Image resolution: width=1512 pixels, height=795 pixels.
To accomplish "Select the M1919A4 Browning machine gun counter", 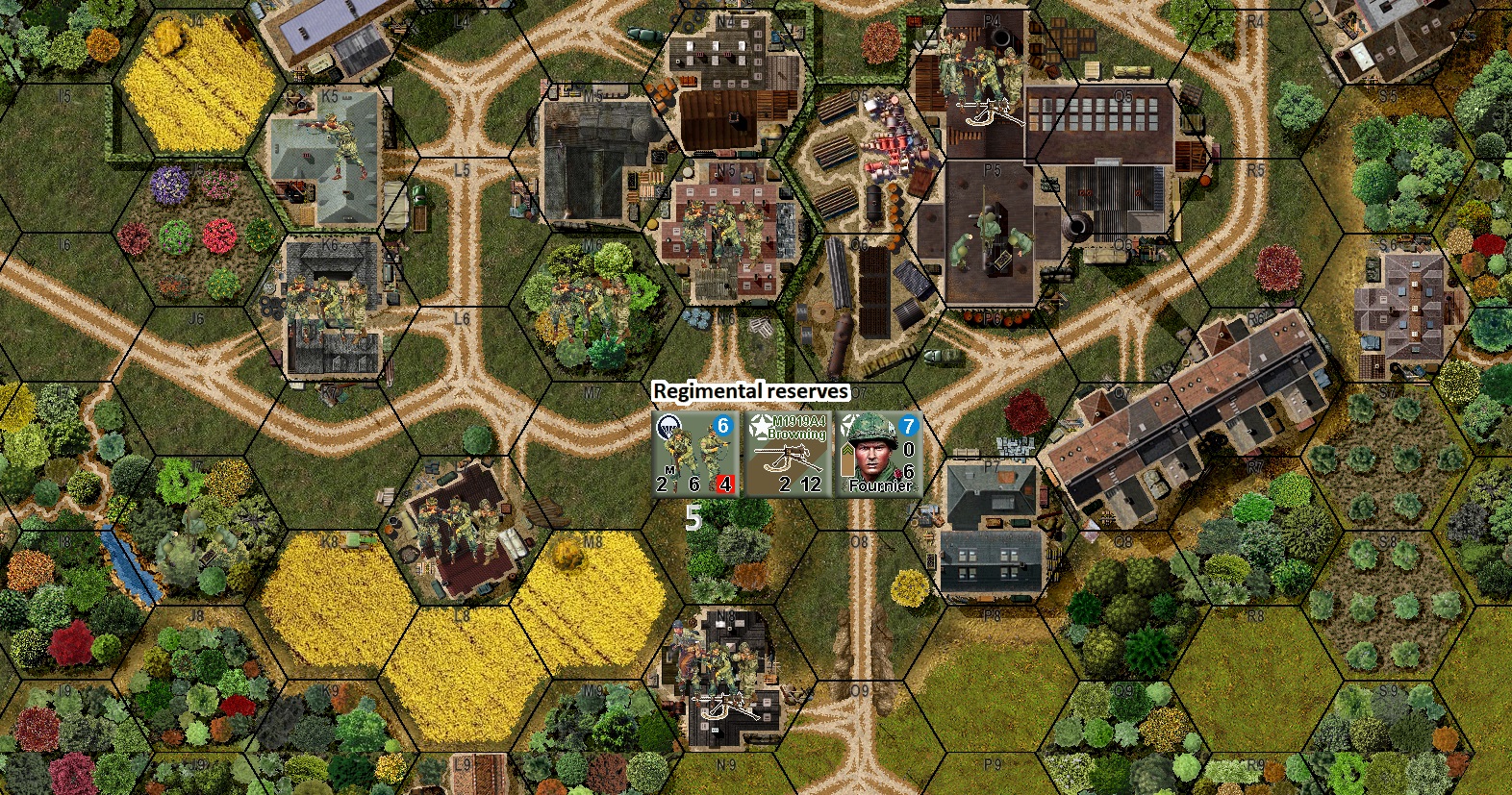I will 787,453.
